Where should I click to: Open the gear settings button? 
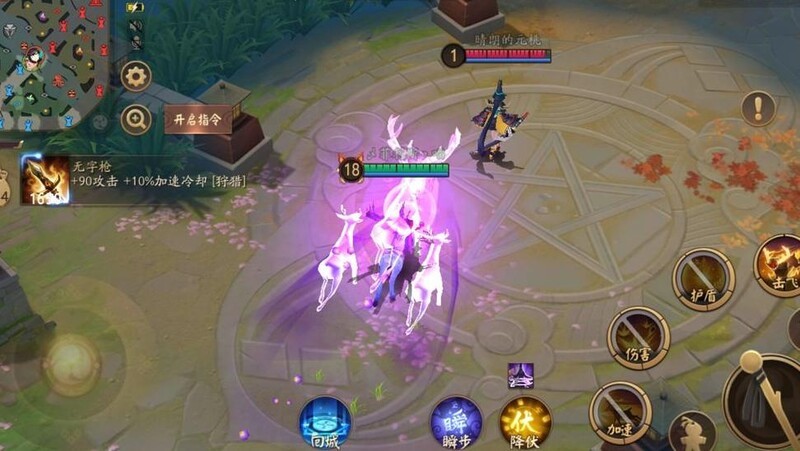coord(136,75)
